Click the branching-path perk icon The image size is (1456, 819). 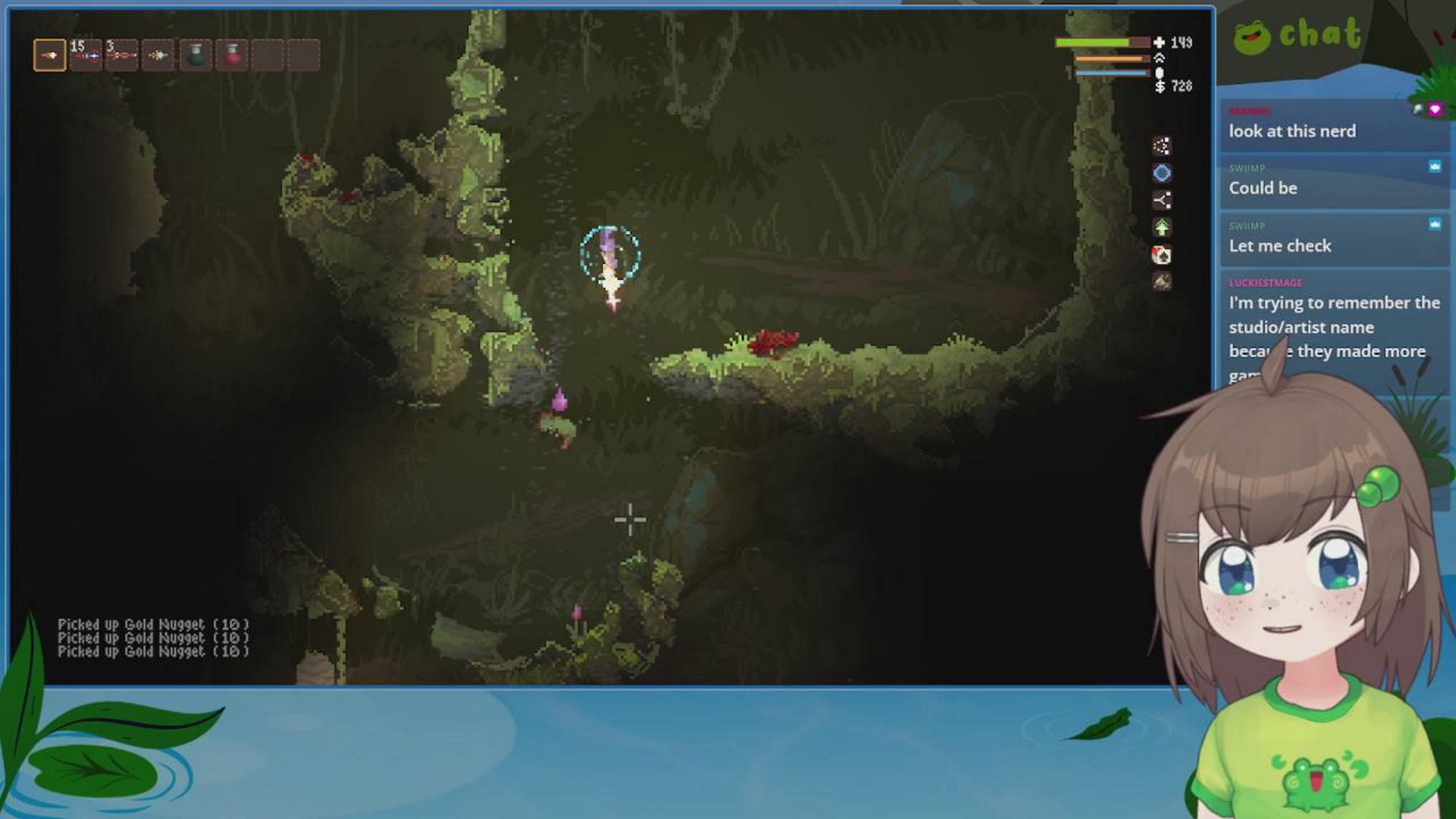pos(1160,199)
